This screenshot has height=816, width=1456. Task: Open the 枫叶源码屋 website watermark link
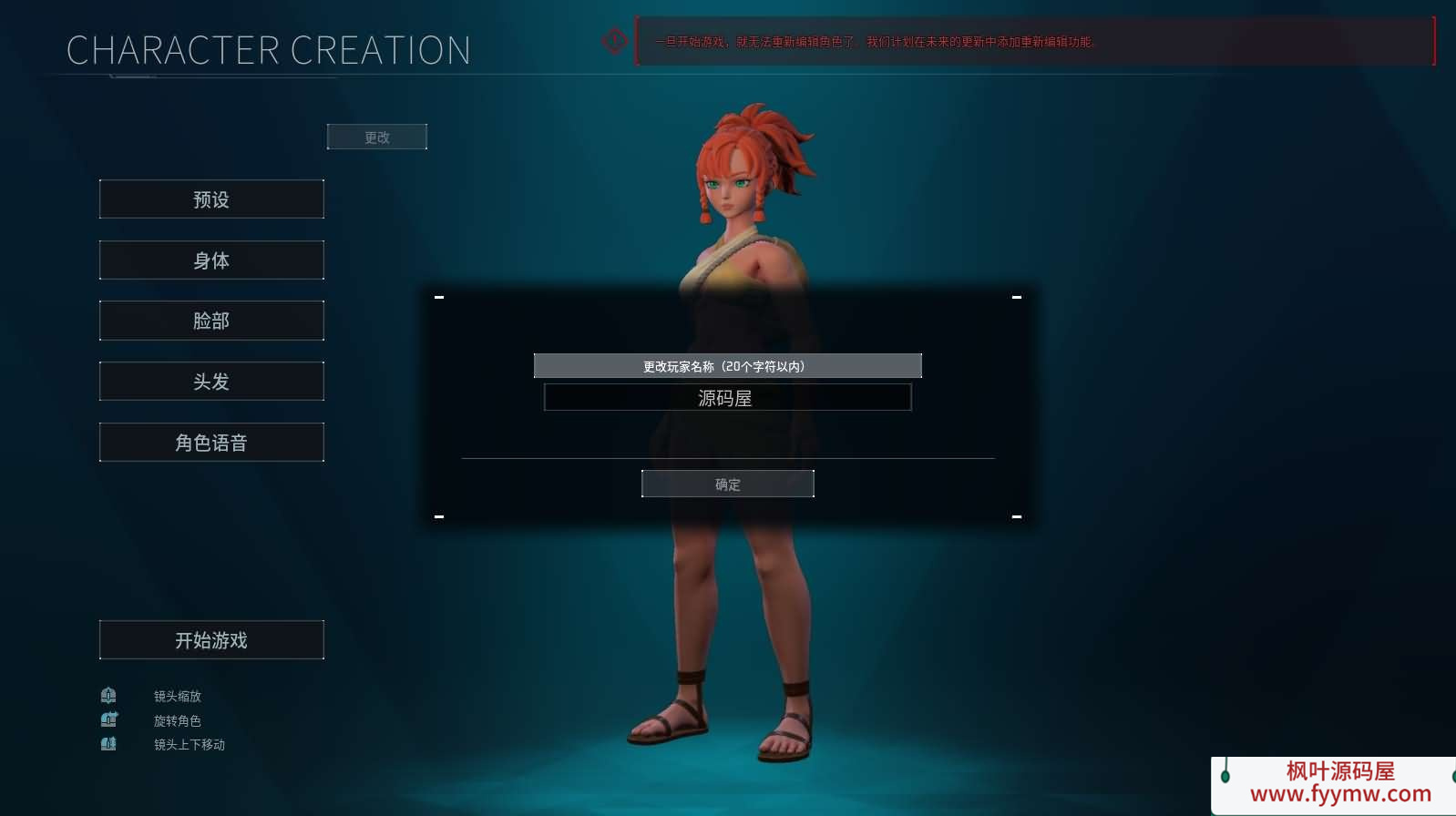tap(1339, 783)
